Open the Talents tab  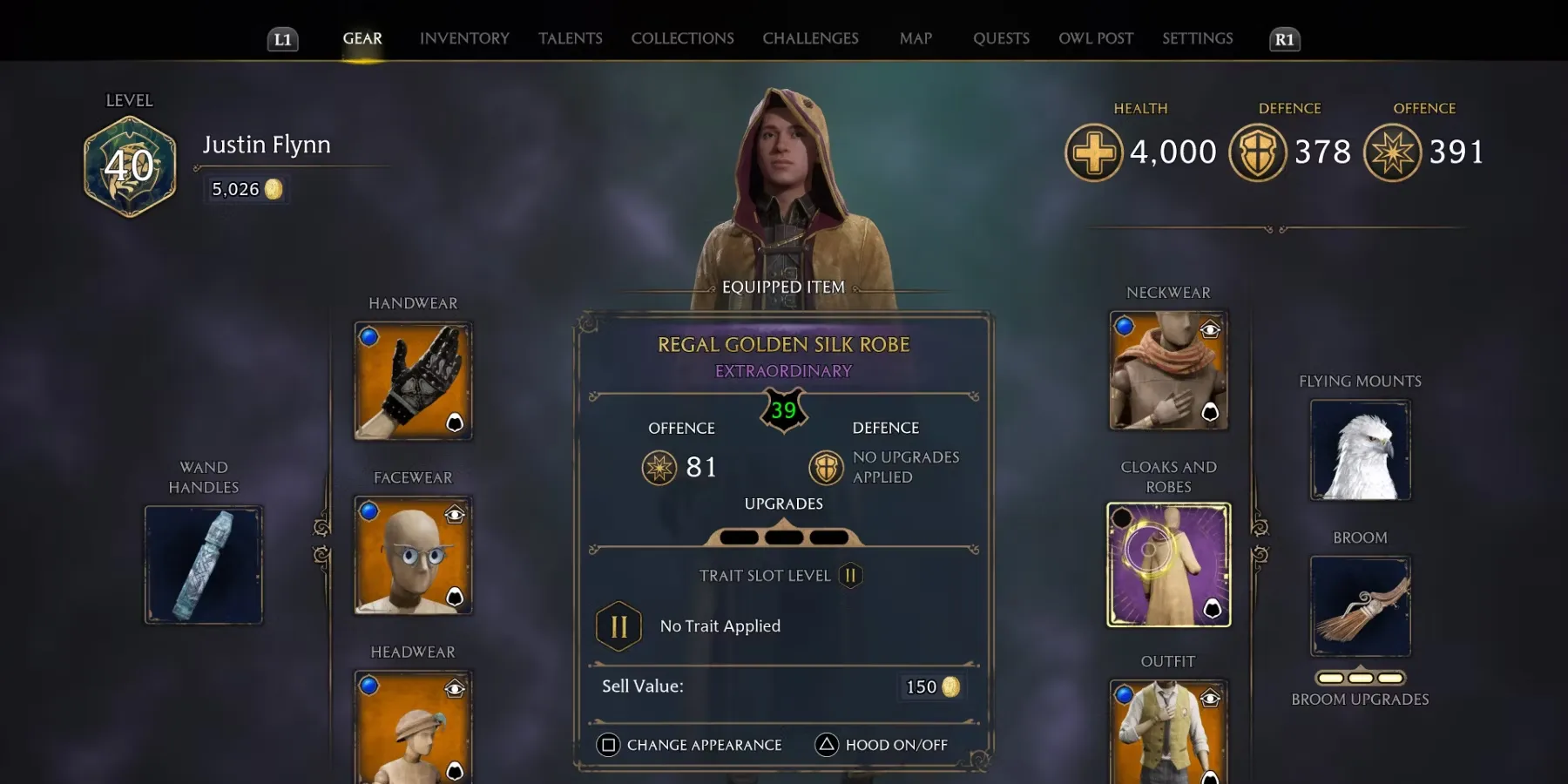[x=570, y=38]
